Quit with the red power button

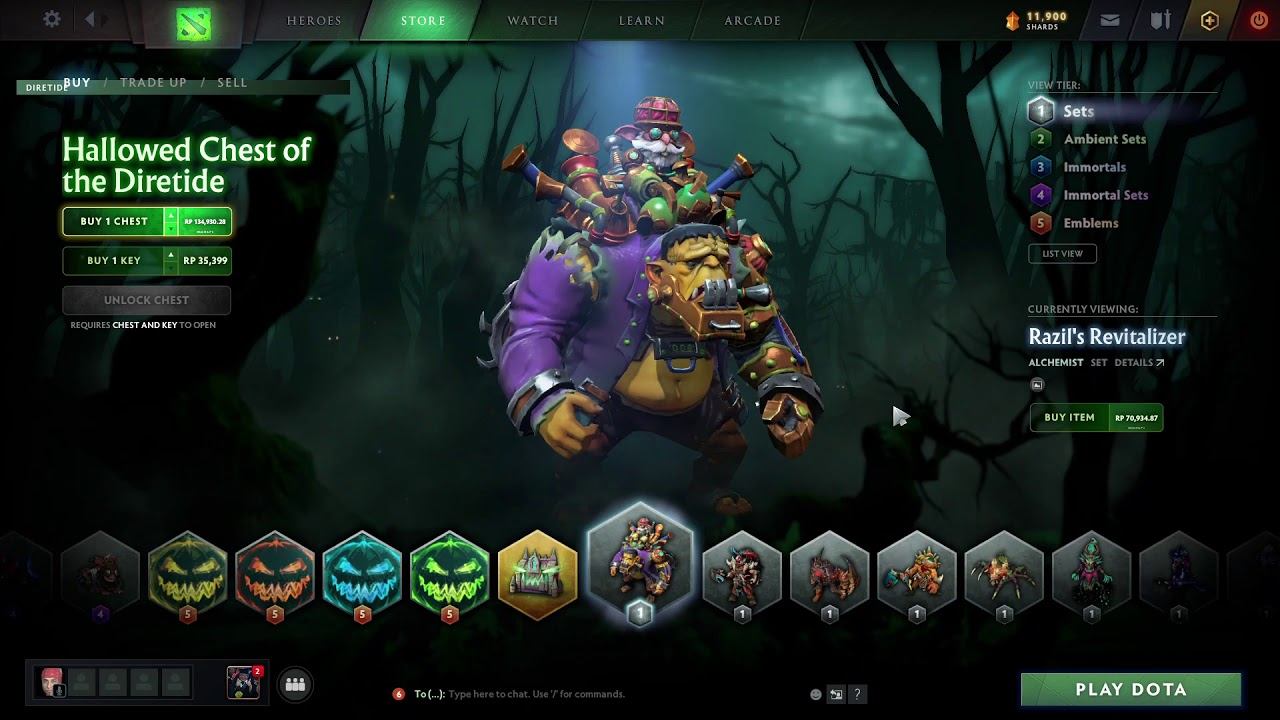[x=1259, y=20]
